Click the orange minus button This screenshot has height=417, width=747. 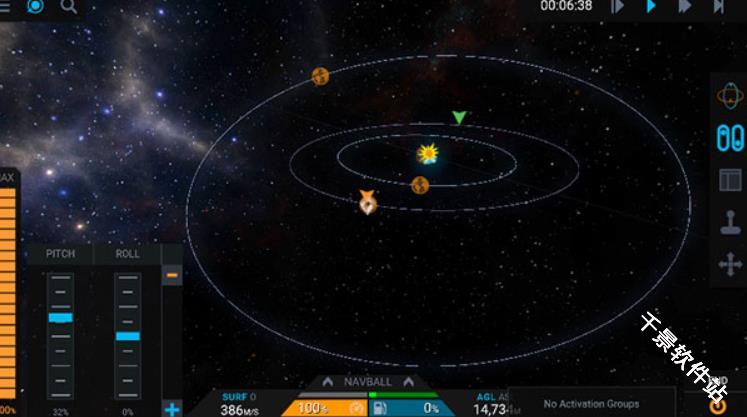coord(172,275)
